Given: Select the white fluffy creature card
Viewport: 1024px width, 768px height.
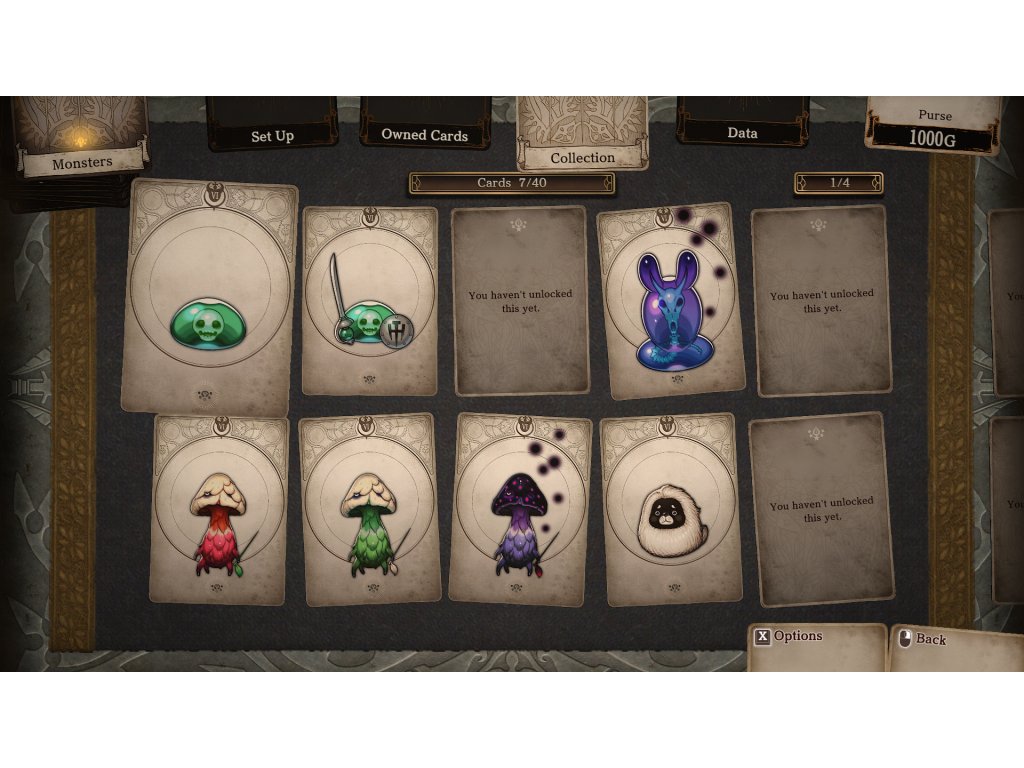Looking at the screenshot, I should coord(671,510).
